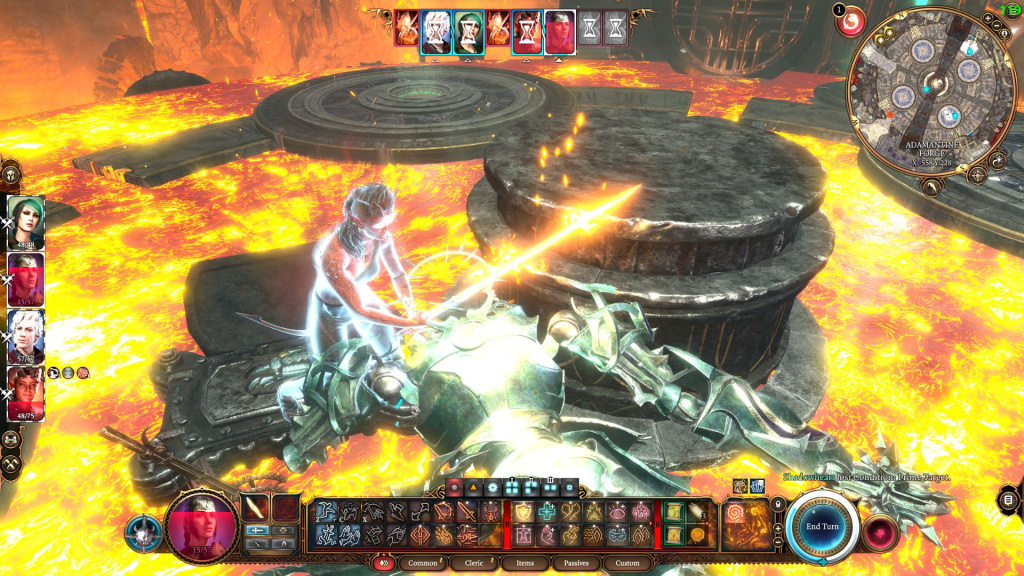Image resolution: width=1024 pixels, height=576 pixels.
Task: Click the white-haired portrait in turn order
Action: tap(435, 32)
